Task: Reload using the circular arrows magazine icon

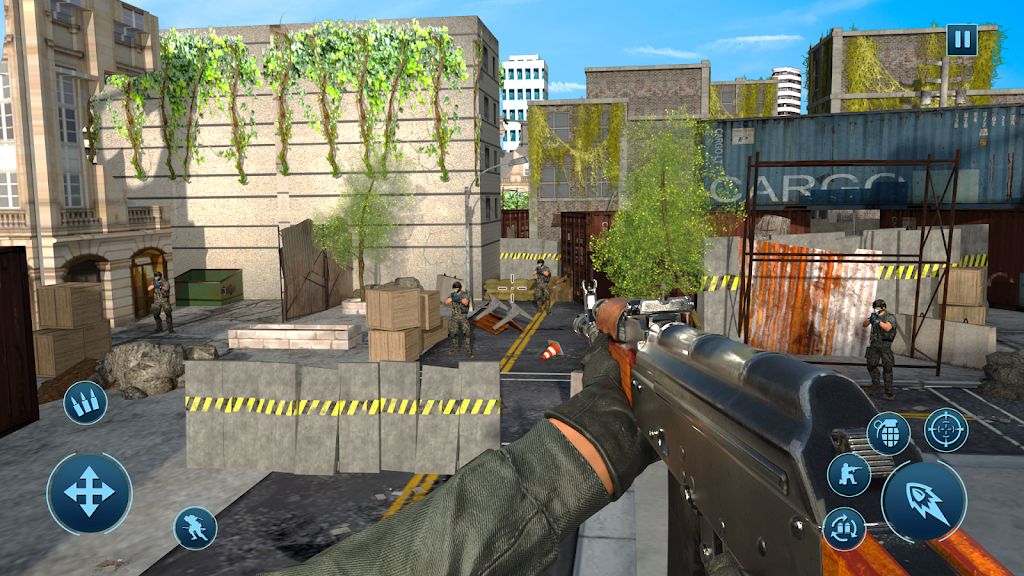Action: click(x=844, y=529)
